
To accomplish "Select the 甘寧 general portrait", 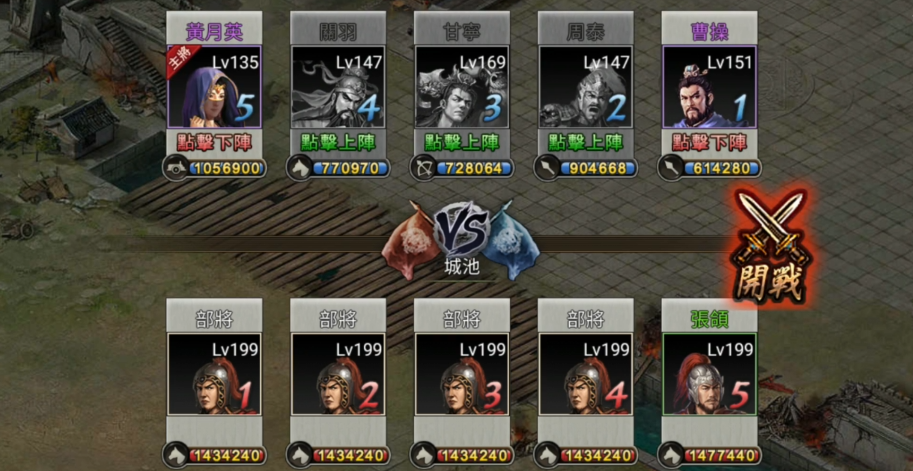I will tap(462, 88).
